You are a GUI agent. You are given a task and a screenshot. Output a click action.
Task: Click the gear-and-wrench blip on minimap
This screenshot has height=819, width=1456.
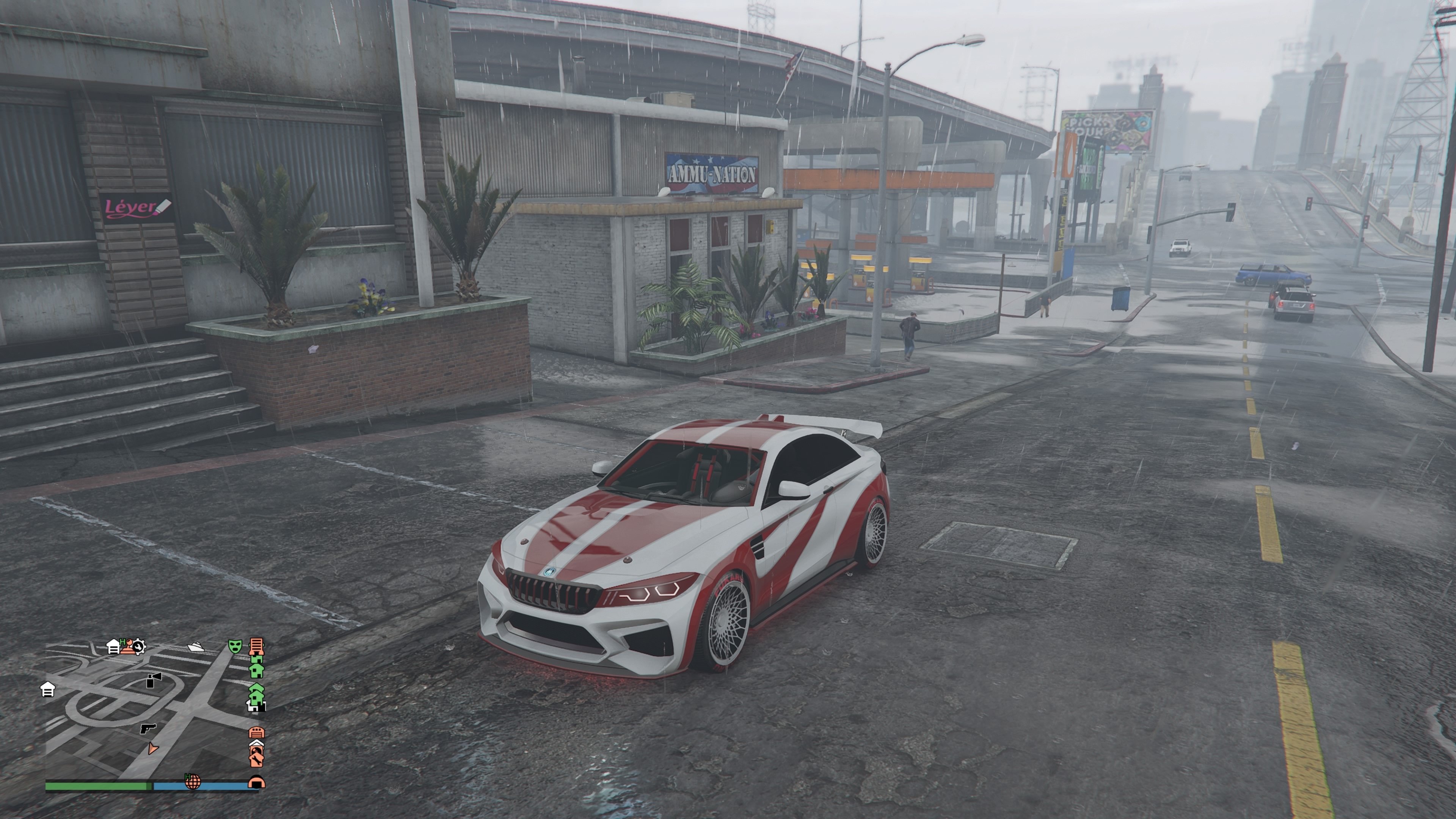coord(139,646)
